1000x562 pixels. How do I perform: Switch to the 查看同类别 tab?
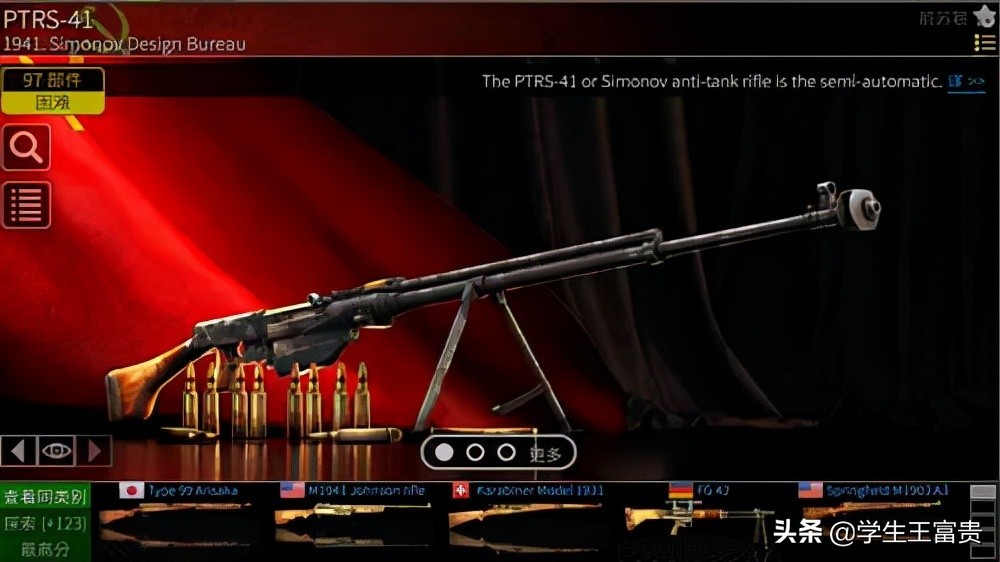(x=45, y=496)
